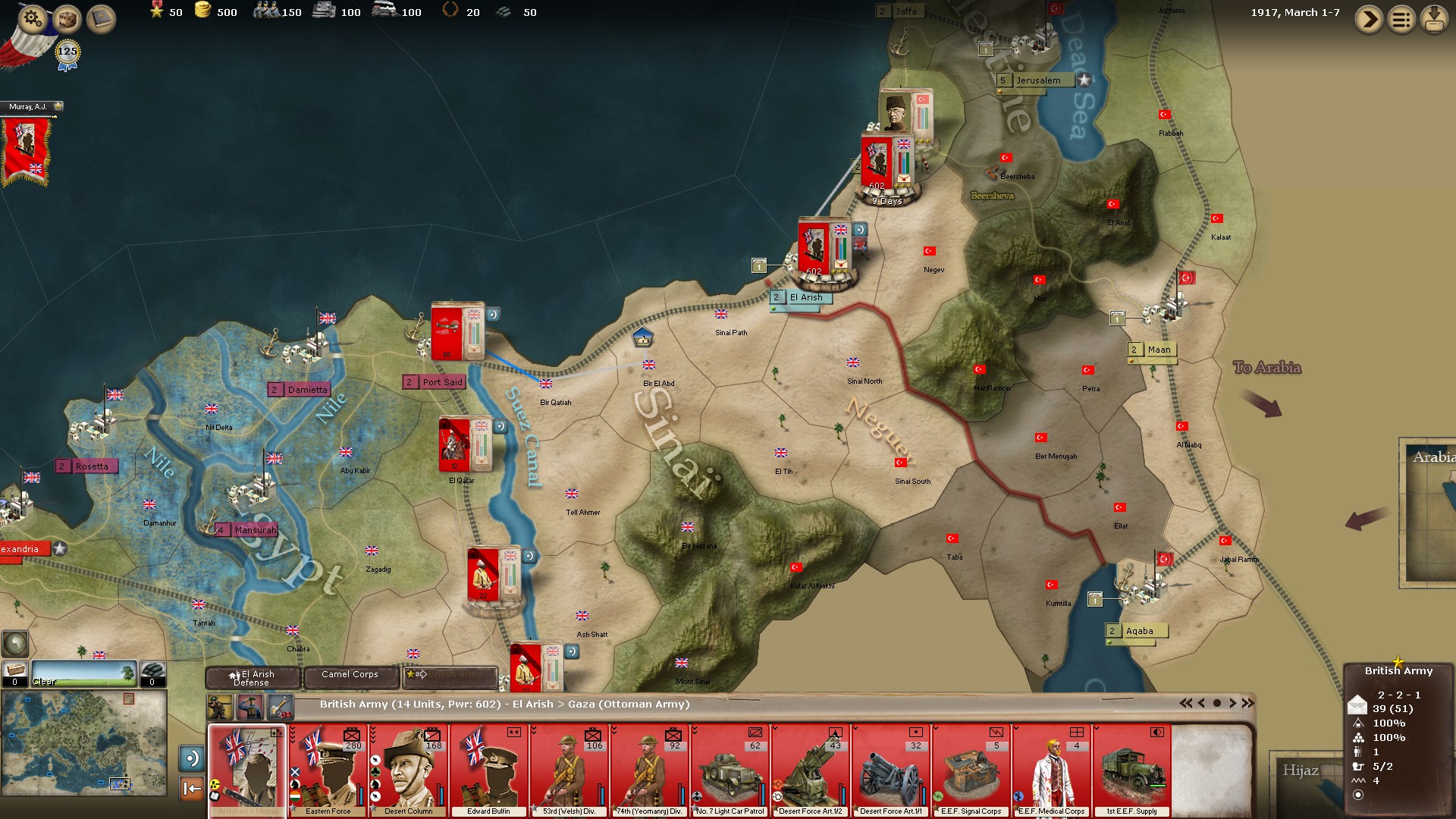
Task: Save game with the download-arrow button
Action: pyautogui.click(x=1434, y=19)
